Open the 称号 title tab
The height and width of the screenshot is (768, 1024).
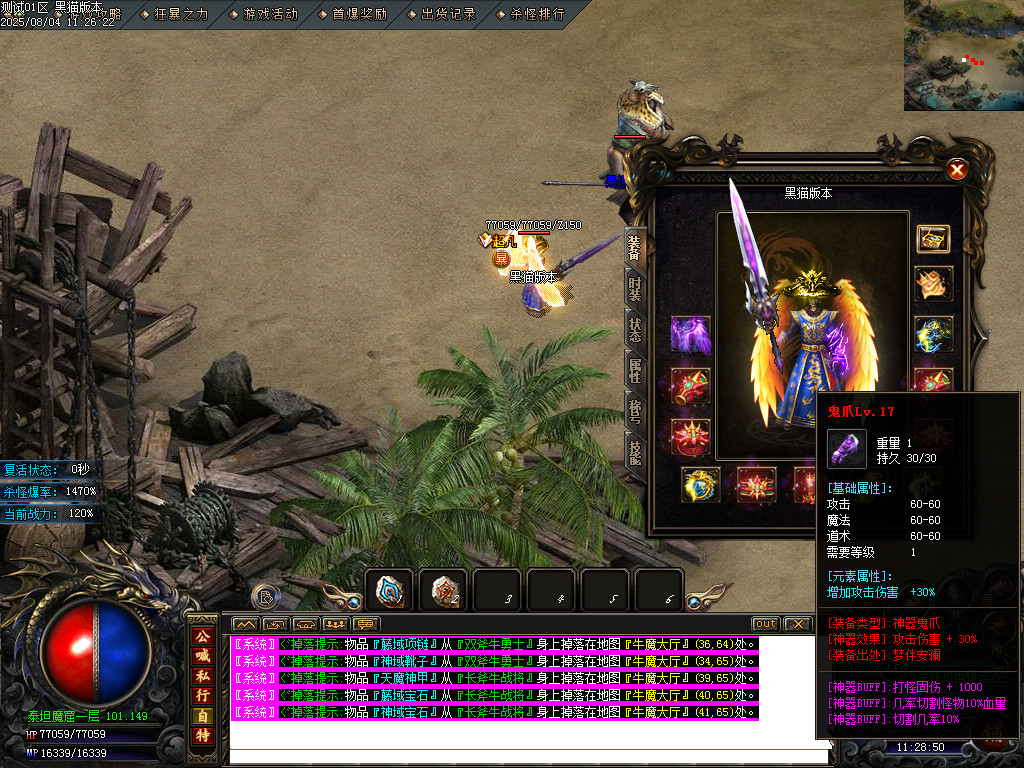[635, 412]
